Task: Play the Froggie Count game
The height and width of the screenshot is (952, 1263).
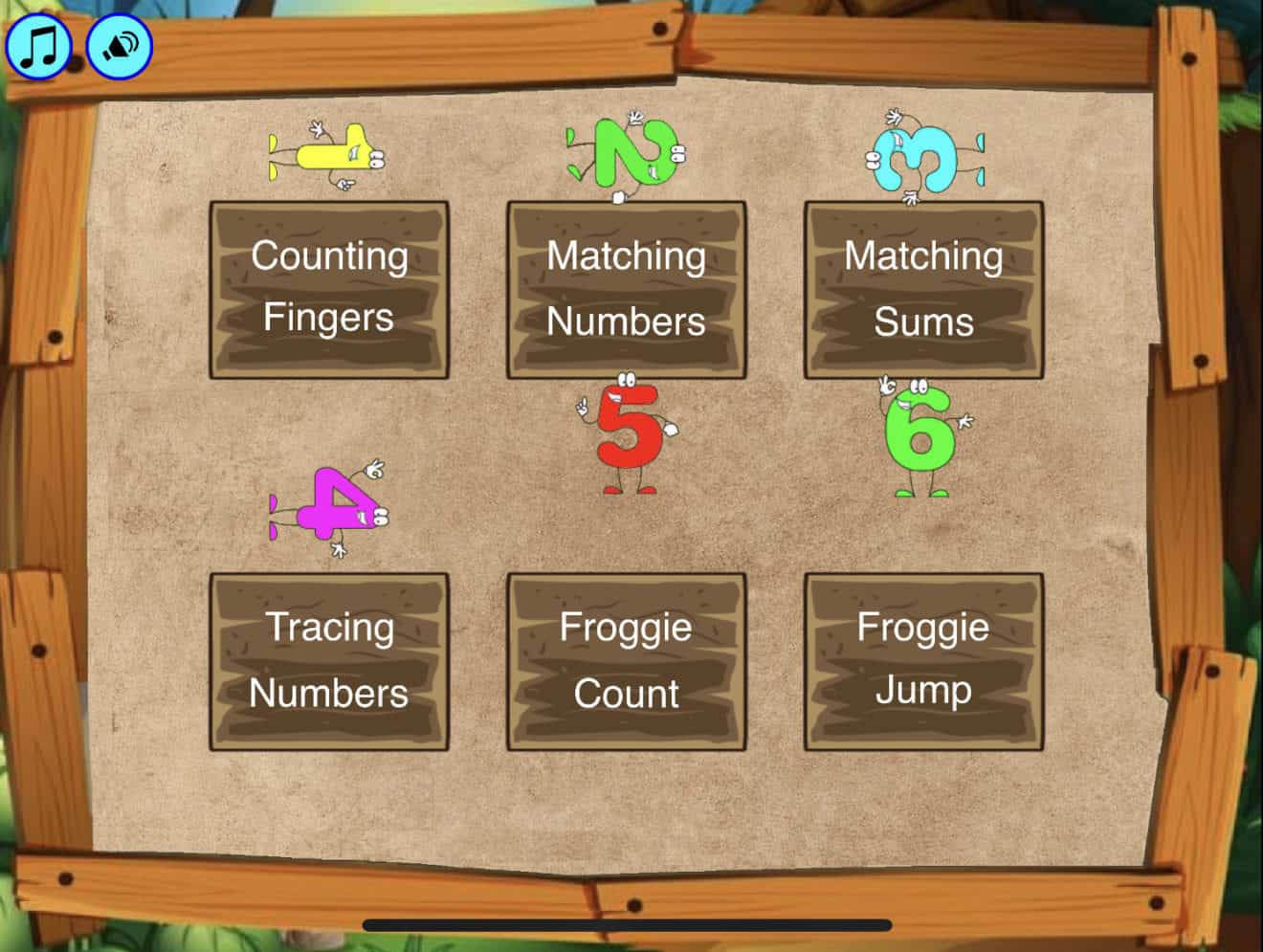Action: pyautogui.click(x=626, y=660)
